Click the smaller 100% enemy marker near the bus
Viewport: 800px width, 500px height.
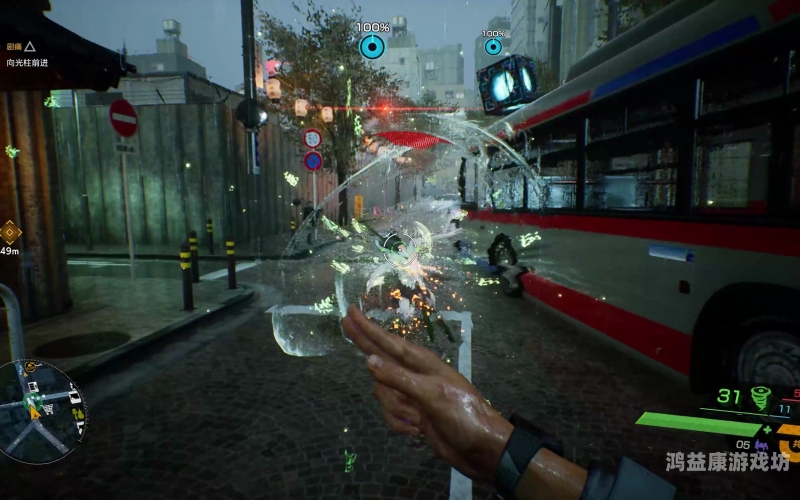click(x=493, y=47)
